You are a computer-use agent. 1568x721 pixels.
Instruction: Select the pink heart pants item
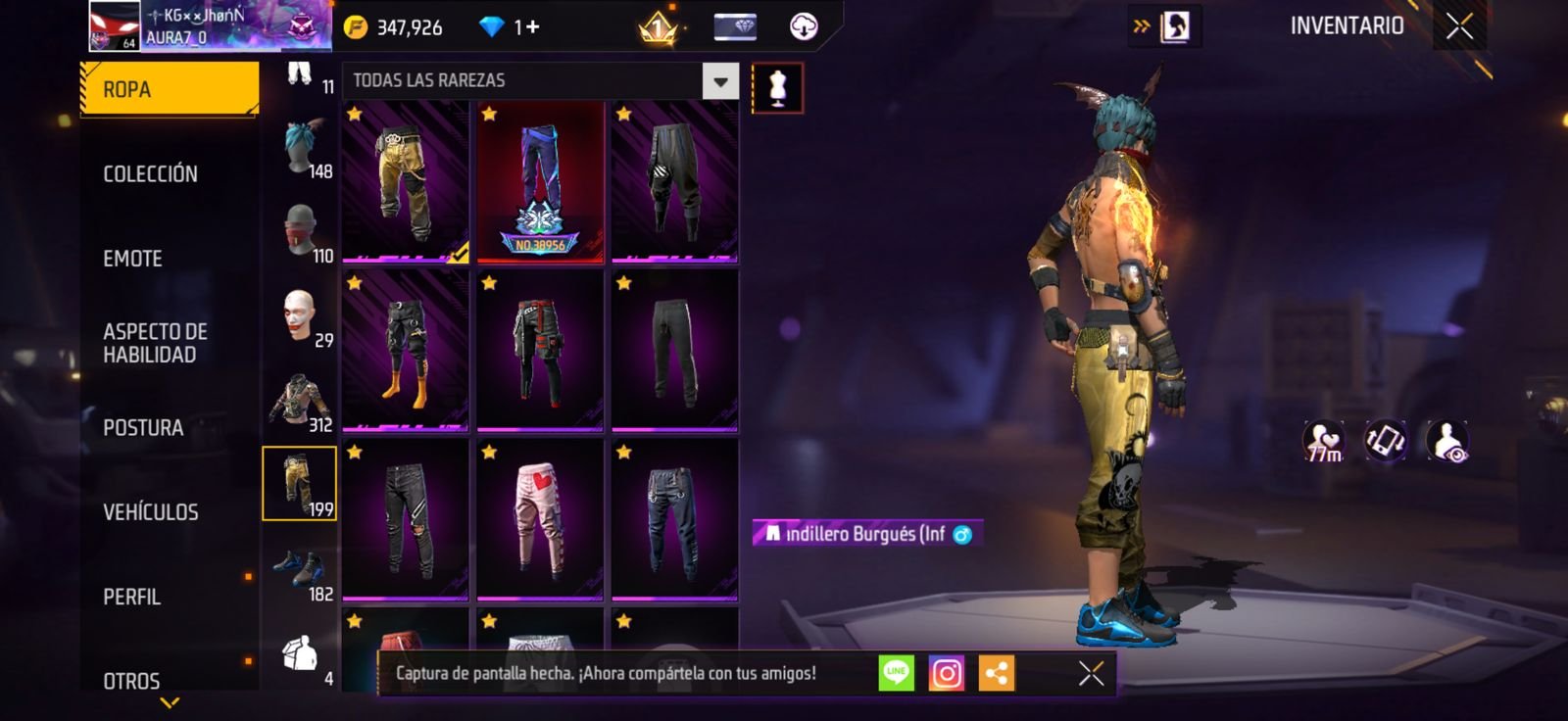coord(539,519)
